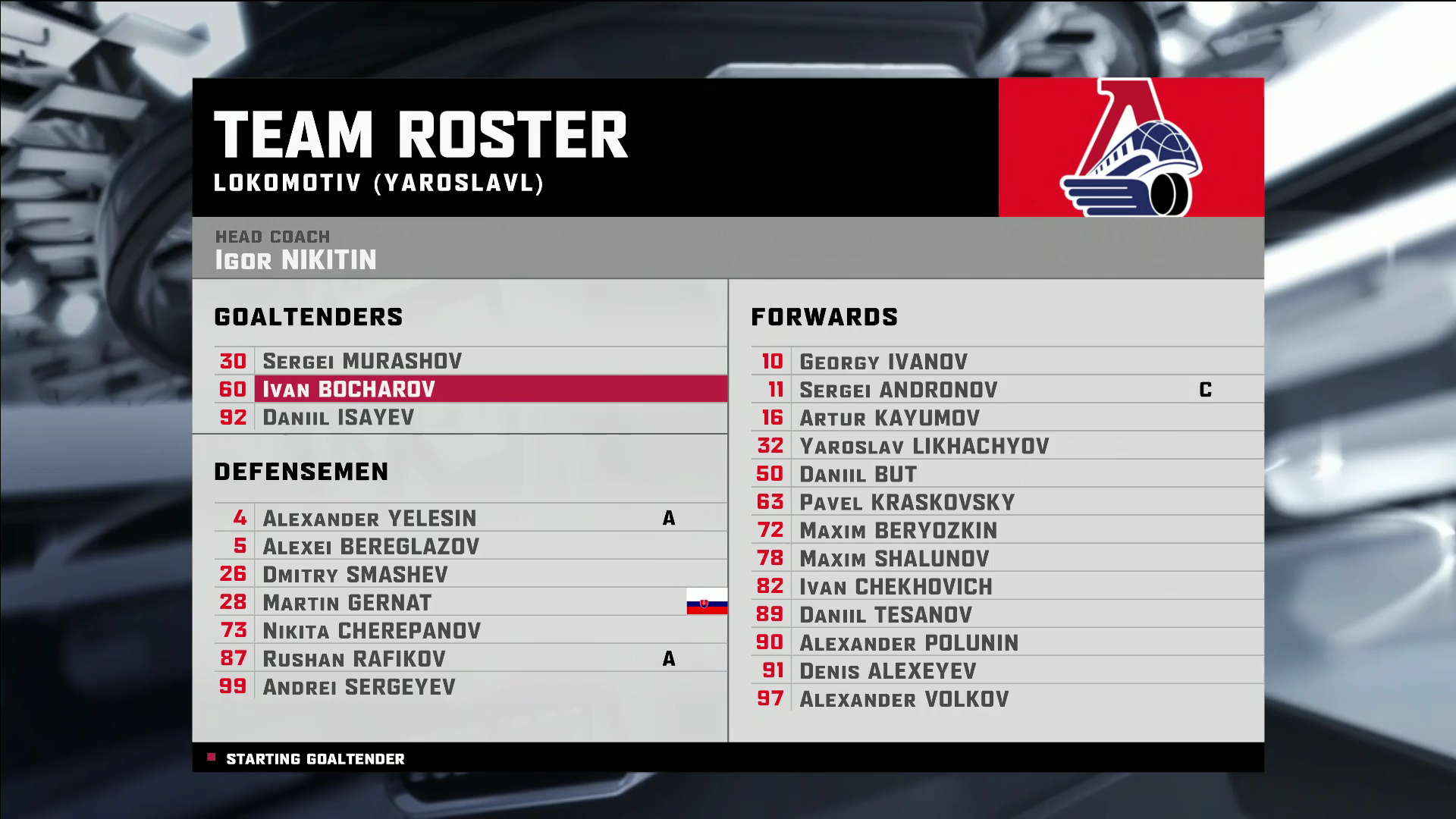This screenshot has height=819, width=1456.
Task: Select Nikita Cherepanov row
Action: point(372,630)
